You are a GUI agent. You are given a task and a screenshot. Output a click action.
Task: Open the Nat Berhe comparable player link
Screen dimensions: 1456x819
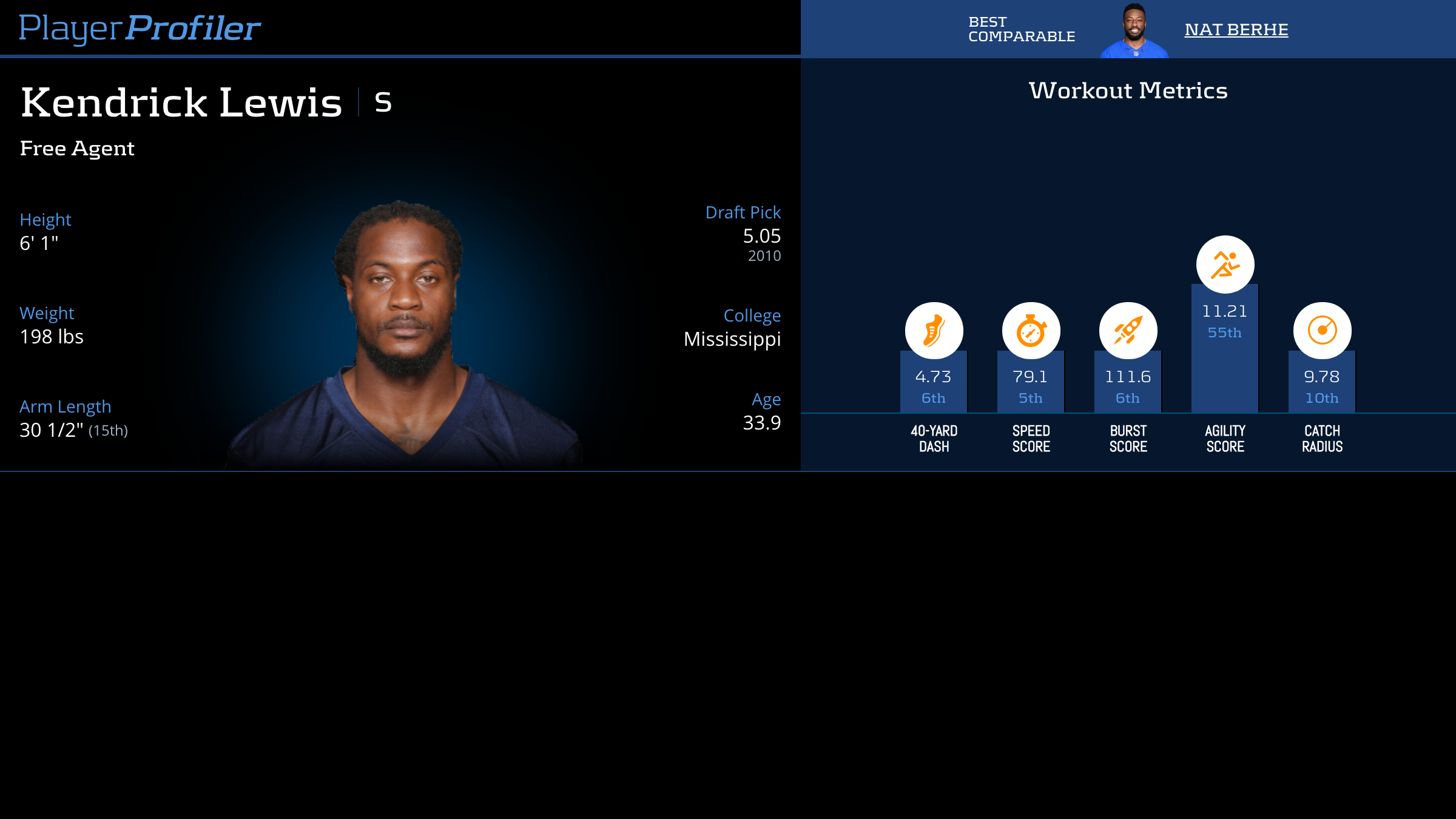coord(1236,30)
